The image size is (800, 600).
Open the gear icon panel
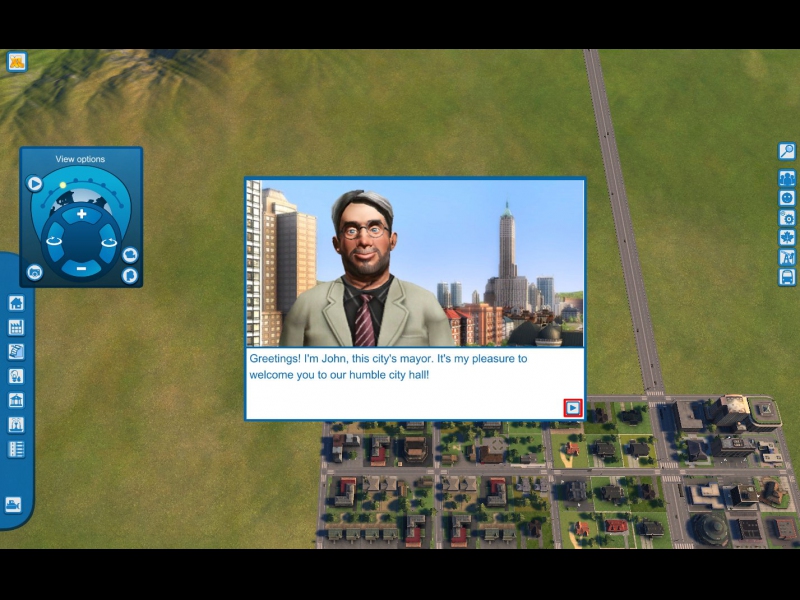[x=787, y=218]
